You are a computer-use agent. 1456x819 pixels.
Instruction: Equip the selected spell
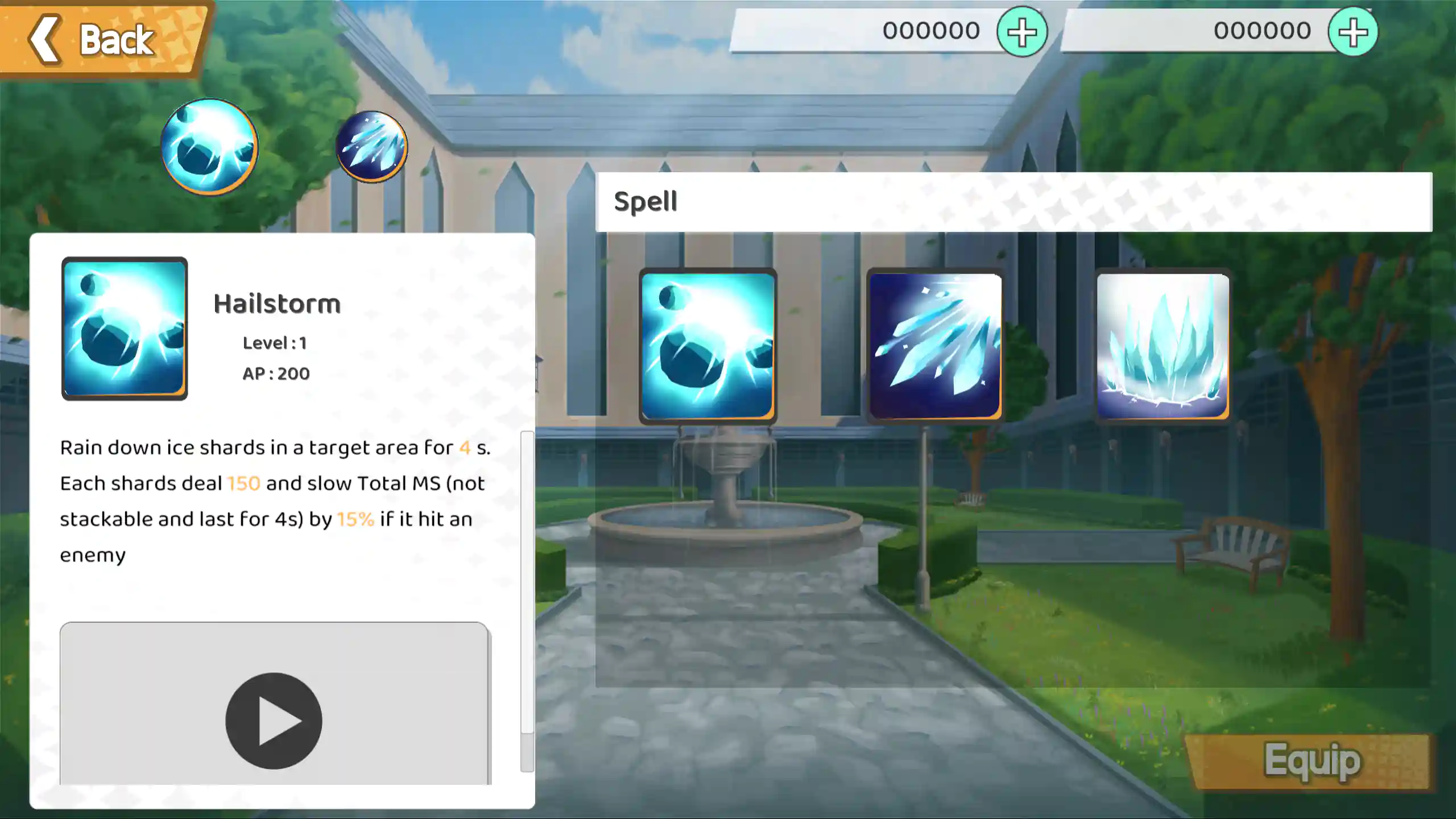coord(1311,761)
